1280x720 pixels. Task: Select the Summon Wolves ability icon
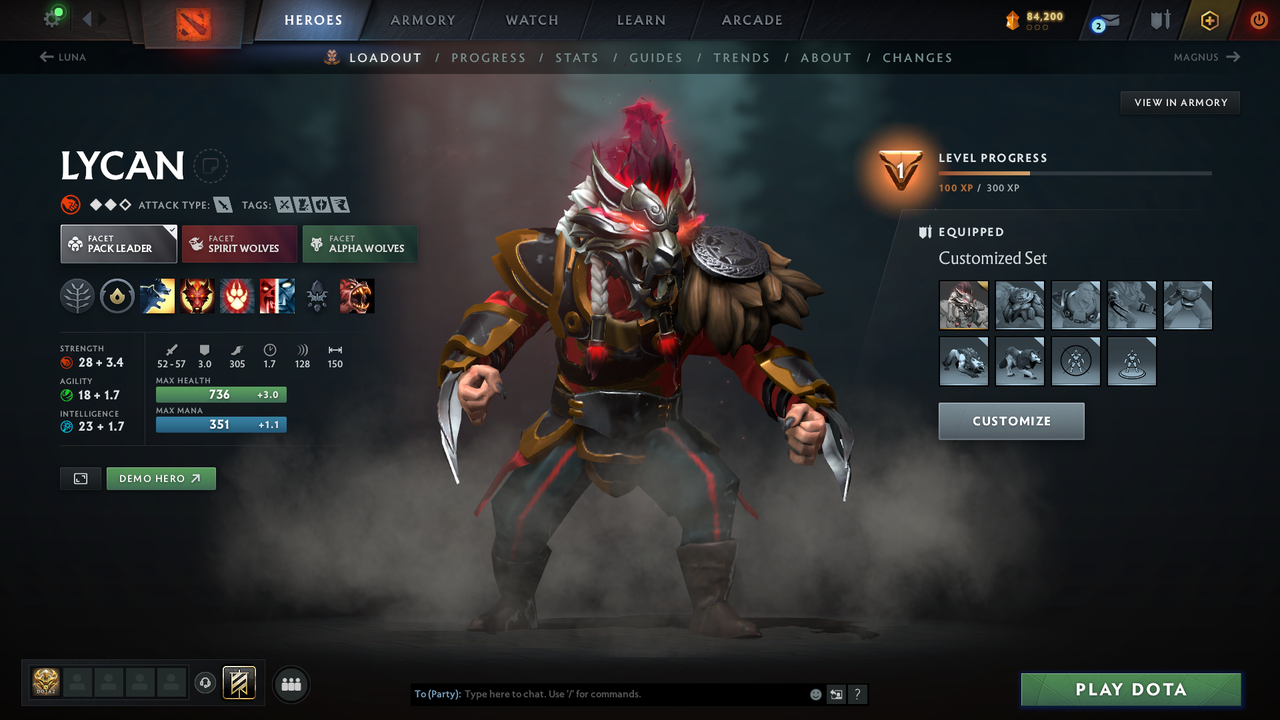[157, 295]
